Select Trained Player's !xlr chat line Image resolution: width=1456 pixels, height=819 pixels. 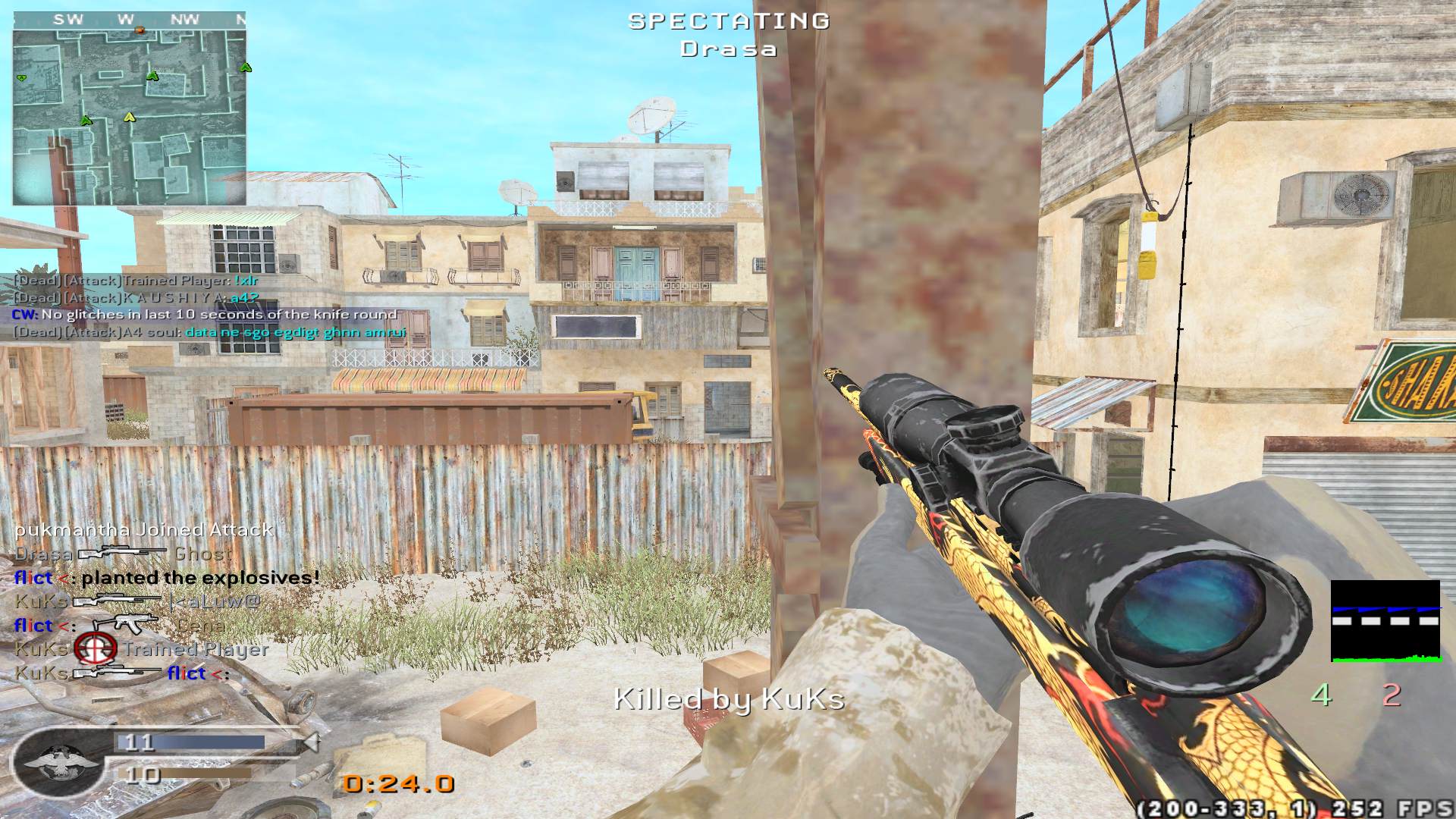[136, 281]
